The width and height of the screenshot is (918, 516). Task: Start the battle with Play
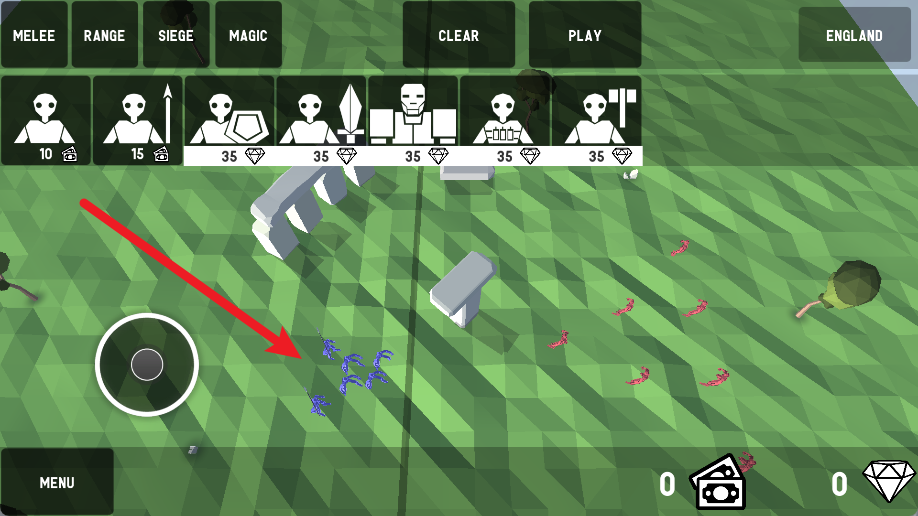click(584, 35)
